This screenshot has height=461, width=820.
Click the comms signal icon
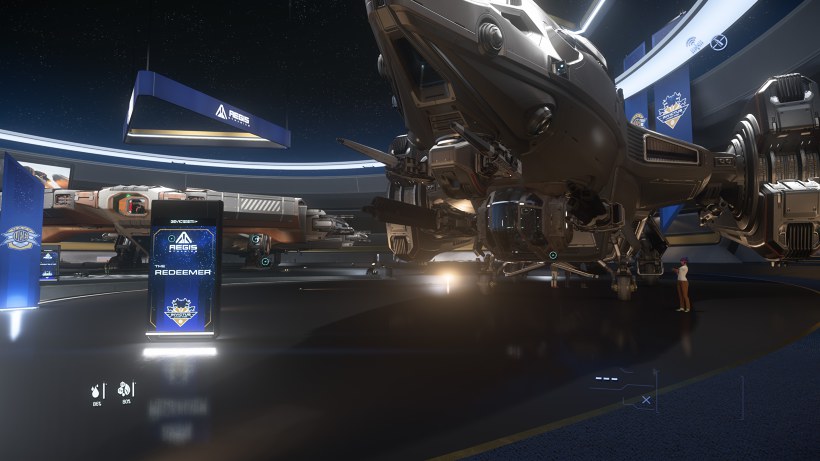coord(694,42)
